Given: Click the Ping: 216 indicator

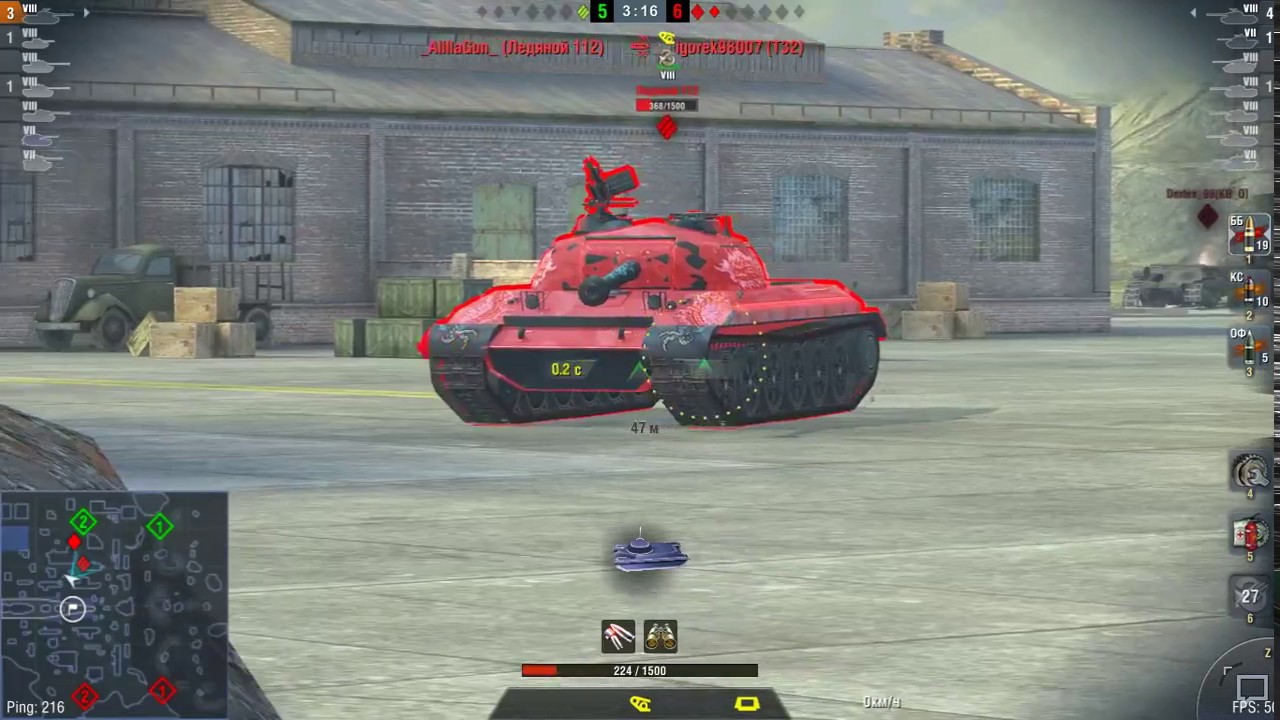Looking at the screenshot, I should tap(35, 707).
